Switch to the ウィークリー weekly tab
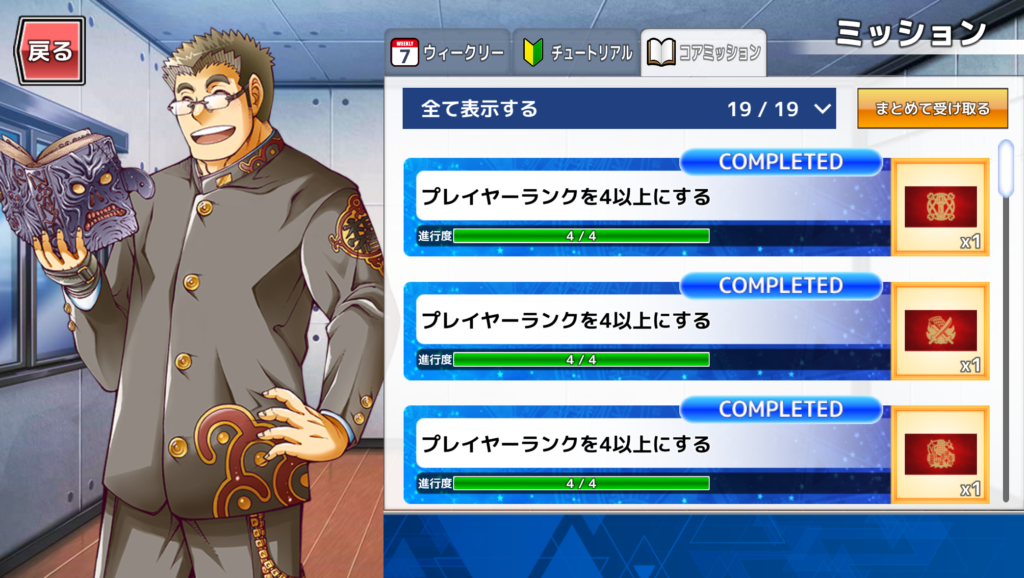Image resolution: width=1024 pixels, height=578 pixels. [447, 54]
